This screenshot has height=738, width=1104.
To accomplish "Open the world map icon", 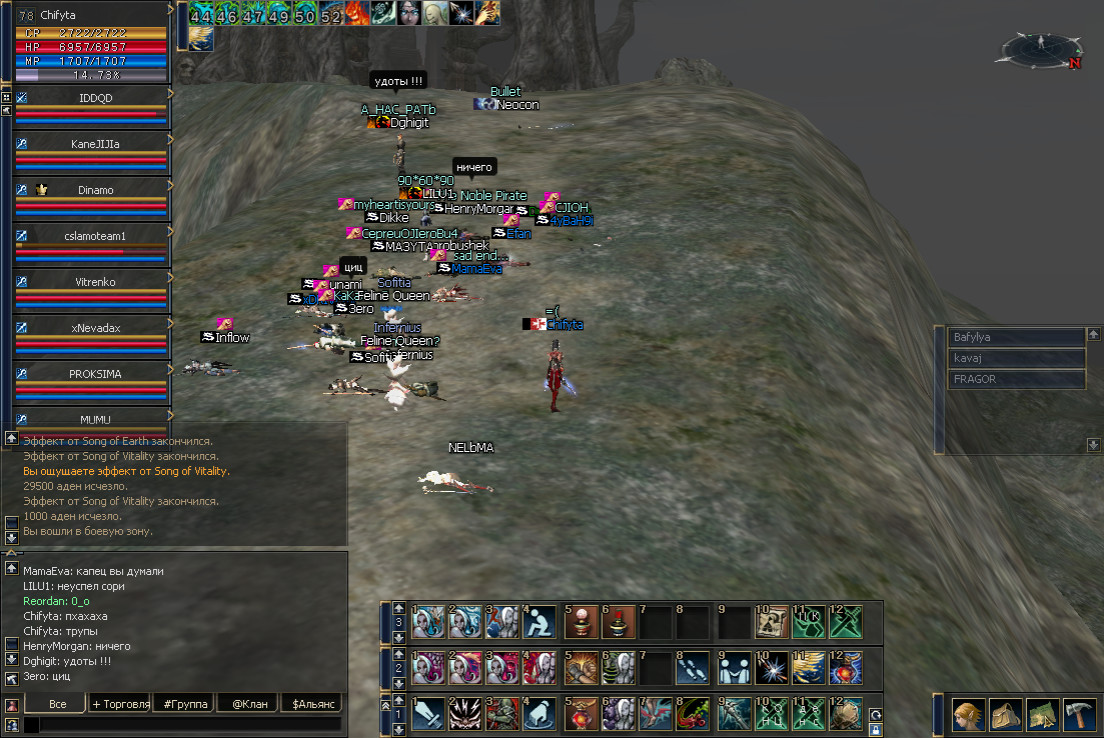I will (x=1042, y=714).
